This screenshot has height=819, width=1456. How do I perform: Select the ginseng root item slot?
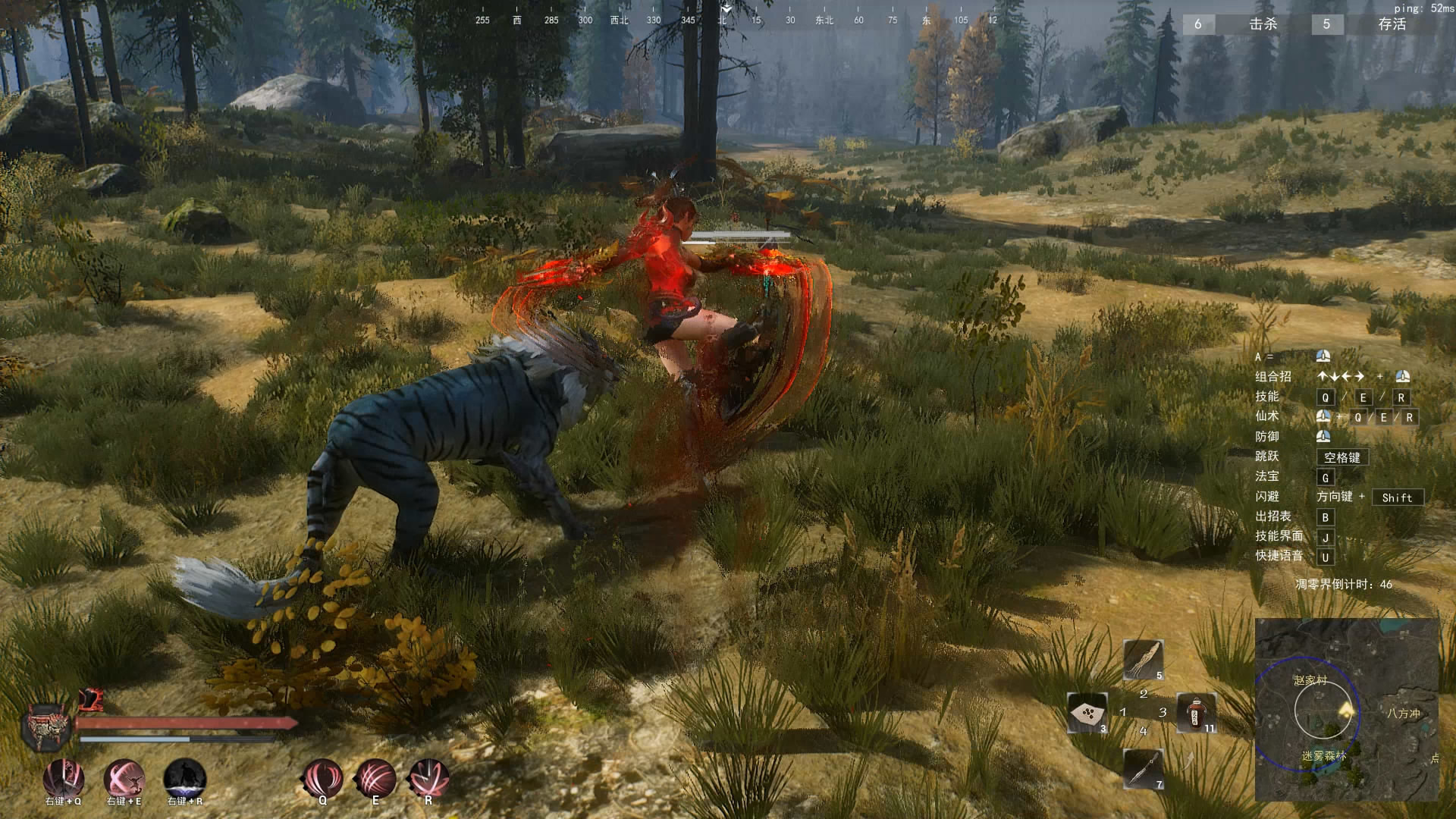(x=1143, y=660)
